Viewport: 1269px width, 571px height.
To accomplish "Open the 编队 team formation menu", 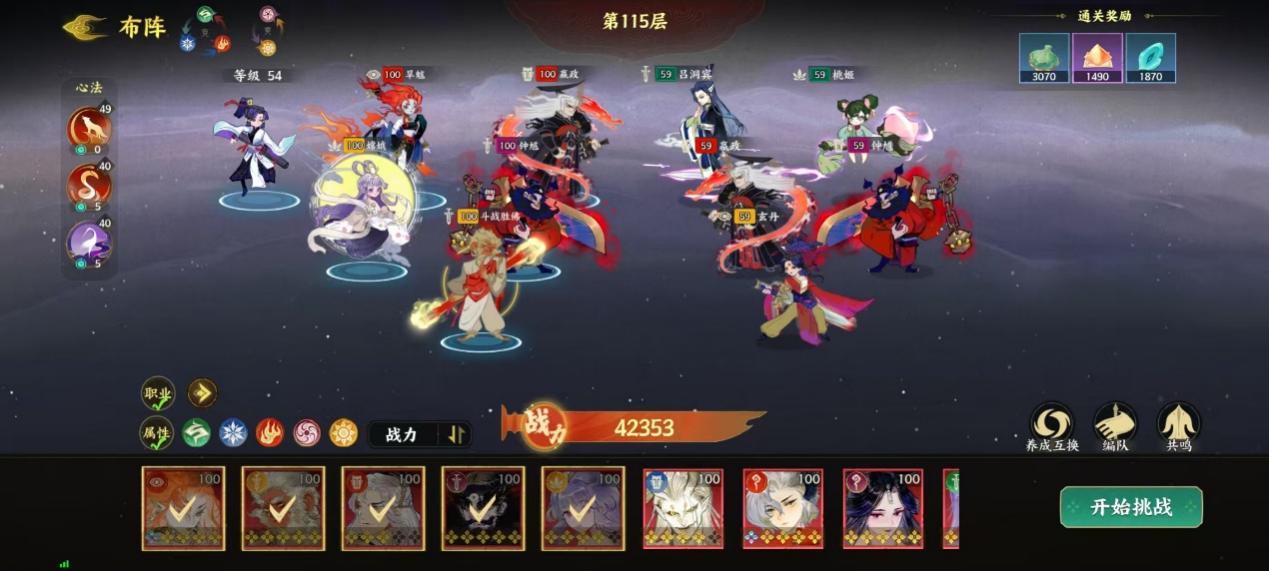I will click(x=1115, y=422).
